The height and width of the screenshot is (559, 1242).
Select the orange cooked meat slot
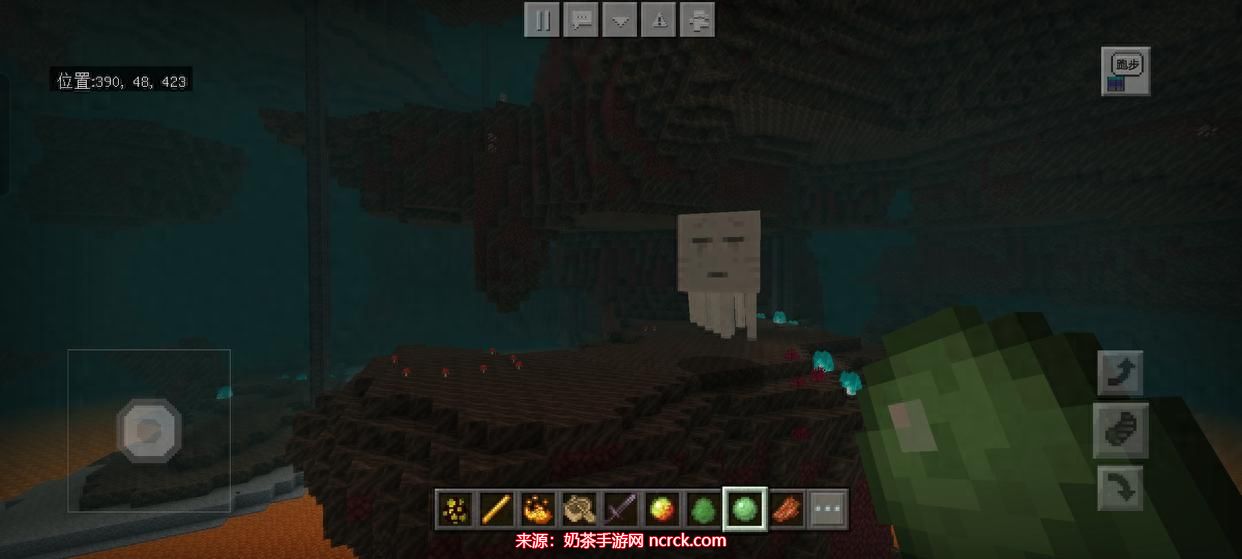(x=786, y=510)
